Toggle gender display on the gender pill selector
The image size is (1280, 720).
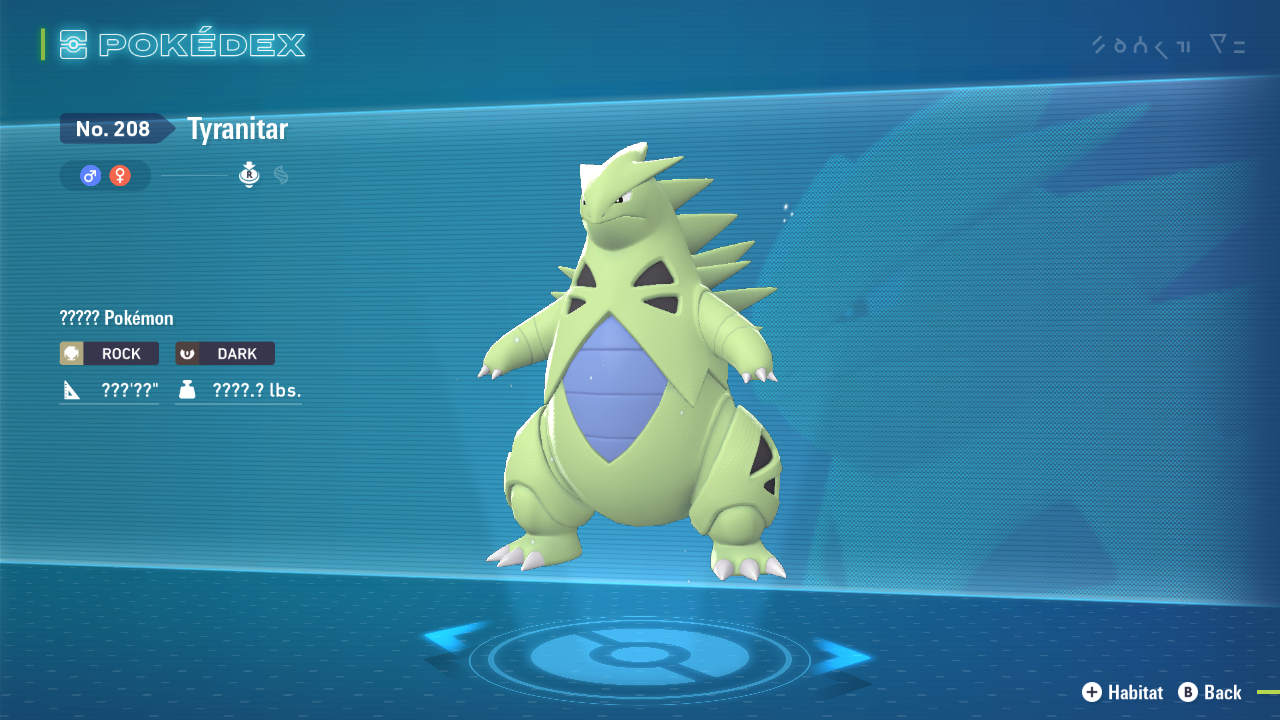pyautogui.click(x=104, y=175)
